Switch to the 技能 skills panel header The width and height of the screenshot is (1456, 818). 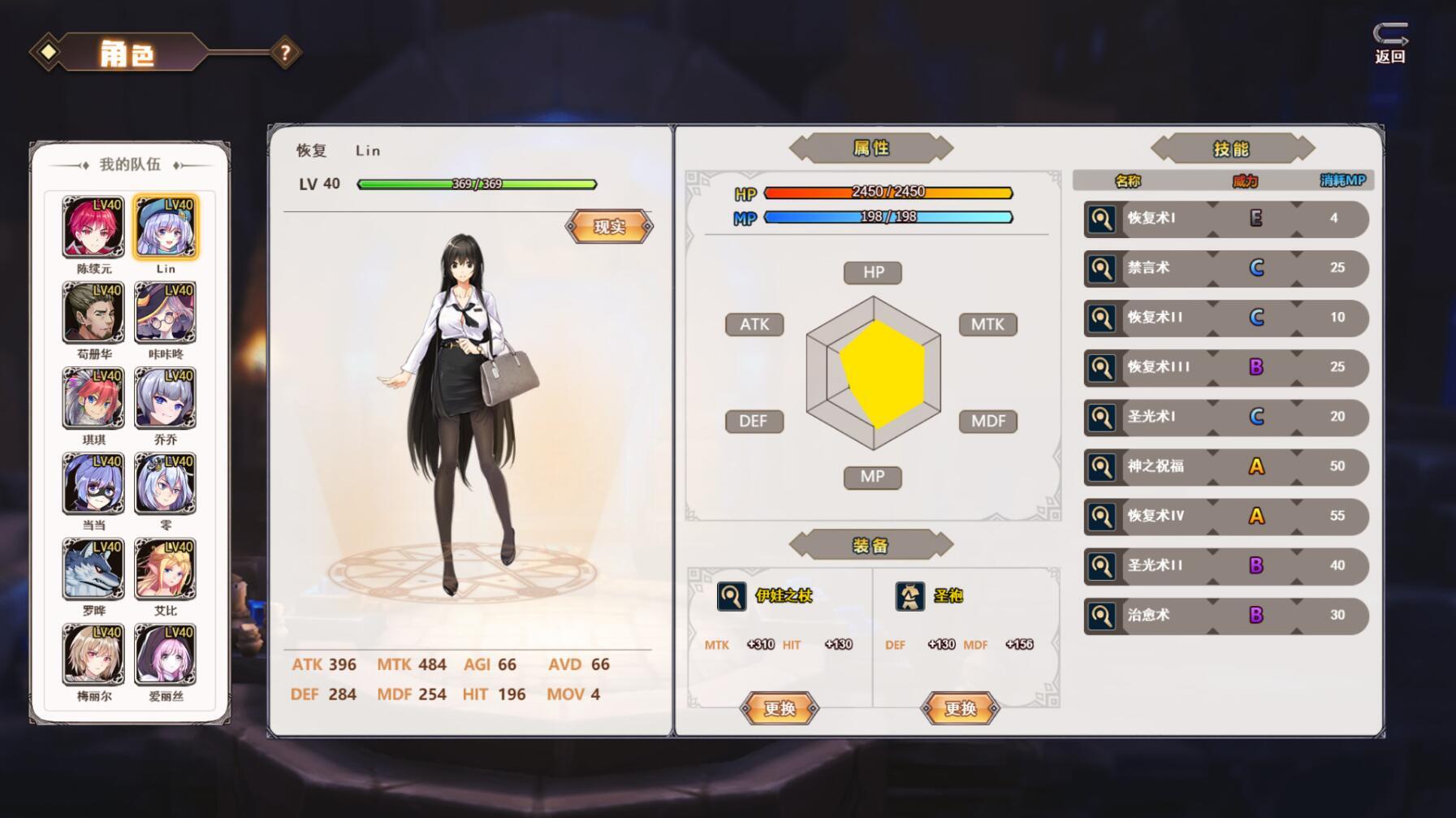[x=1231, y=148]
